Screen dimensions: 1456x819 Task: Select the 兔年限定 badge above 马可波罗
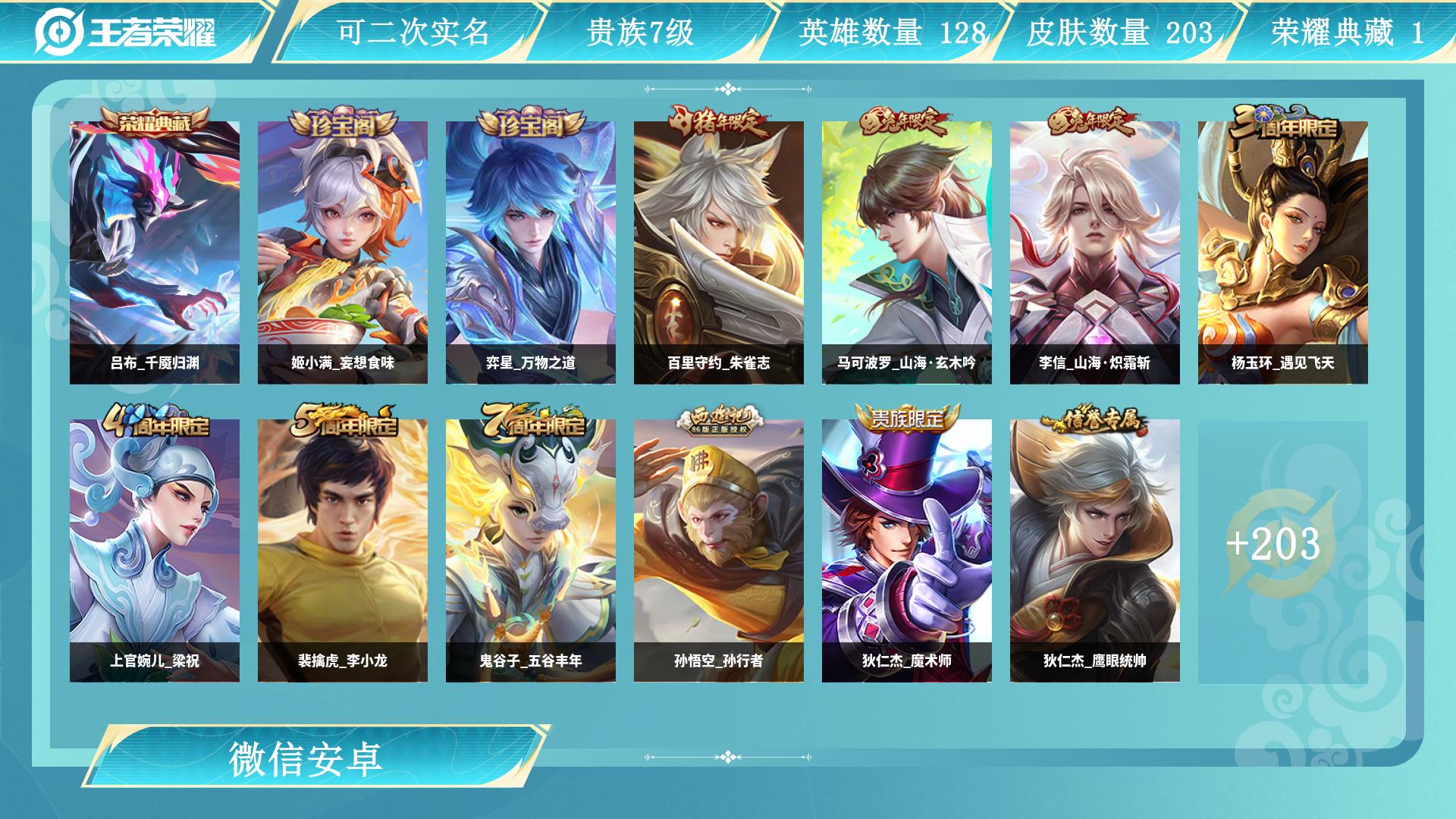pyautogui.click(x=904, y=123)
